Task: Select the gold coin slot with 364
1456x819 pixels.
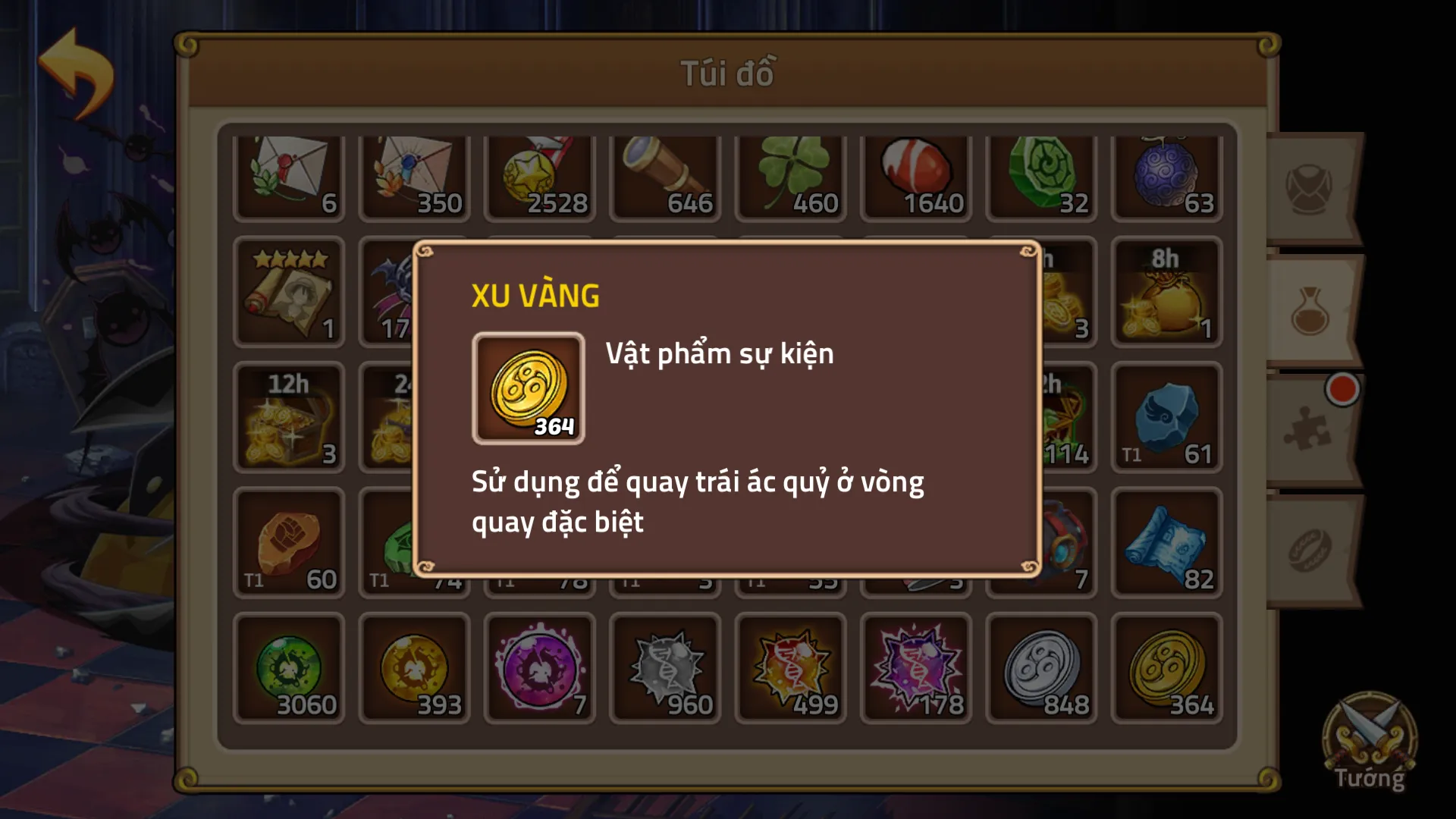Action: 1166,668
